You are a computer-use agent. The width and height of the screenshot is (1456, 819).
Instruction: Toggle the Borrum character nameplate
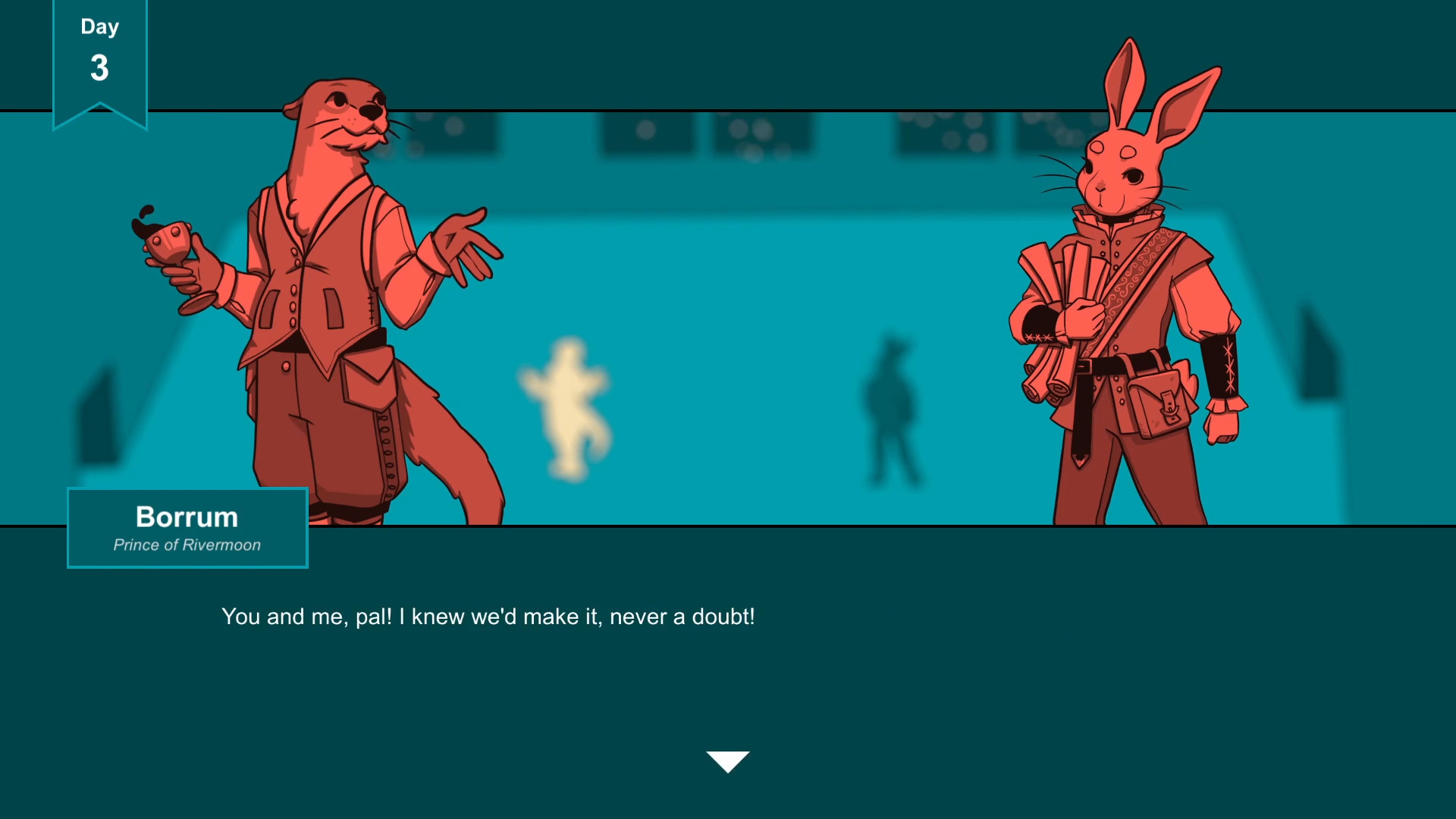187,529
